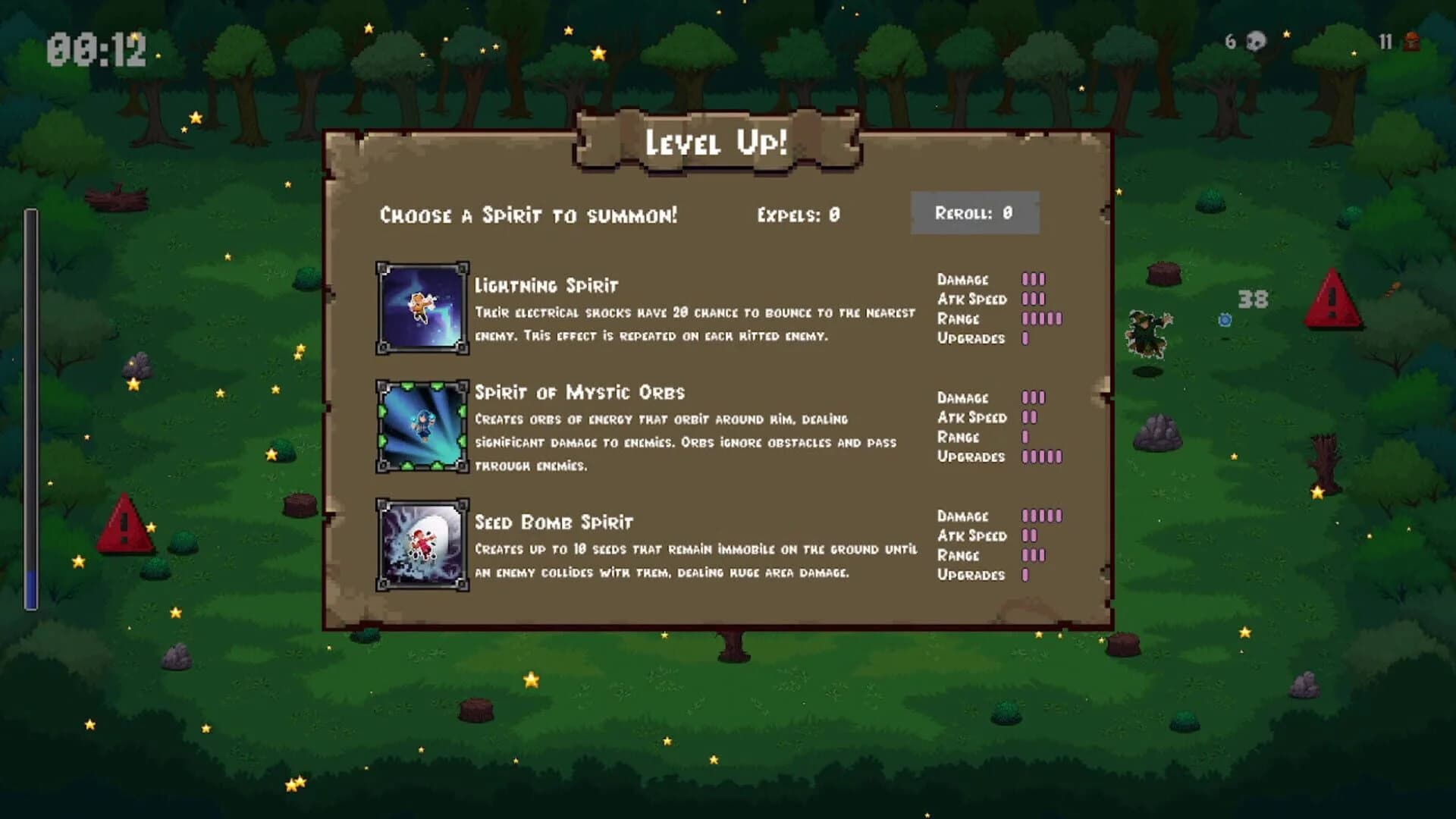This screenshot has width=1456, height=819.
Task: Click the Atk Speed pips for Lightning Spirit
Action: (x=1034, y=300)
